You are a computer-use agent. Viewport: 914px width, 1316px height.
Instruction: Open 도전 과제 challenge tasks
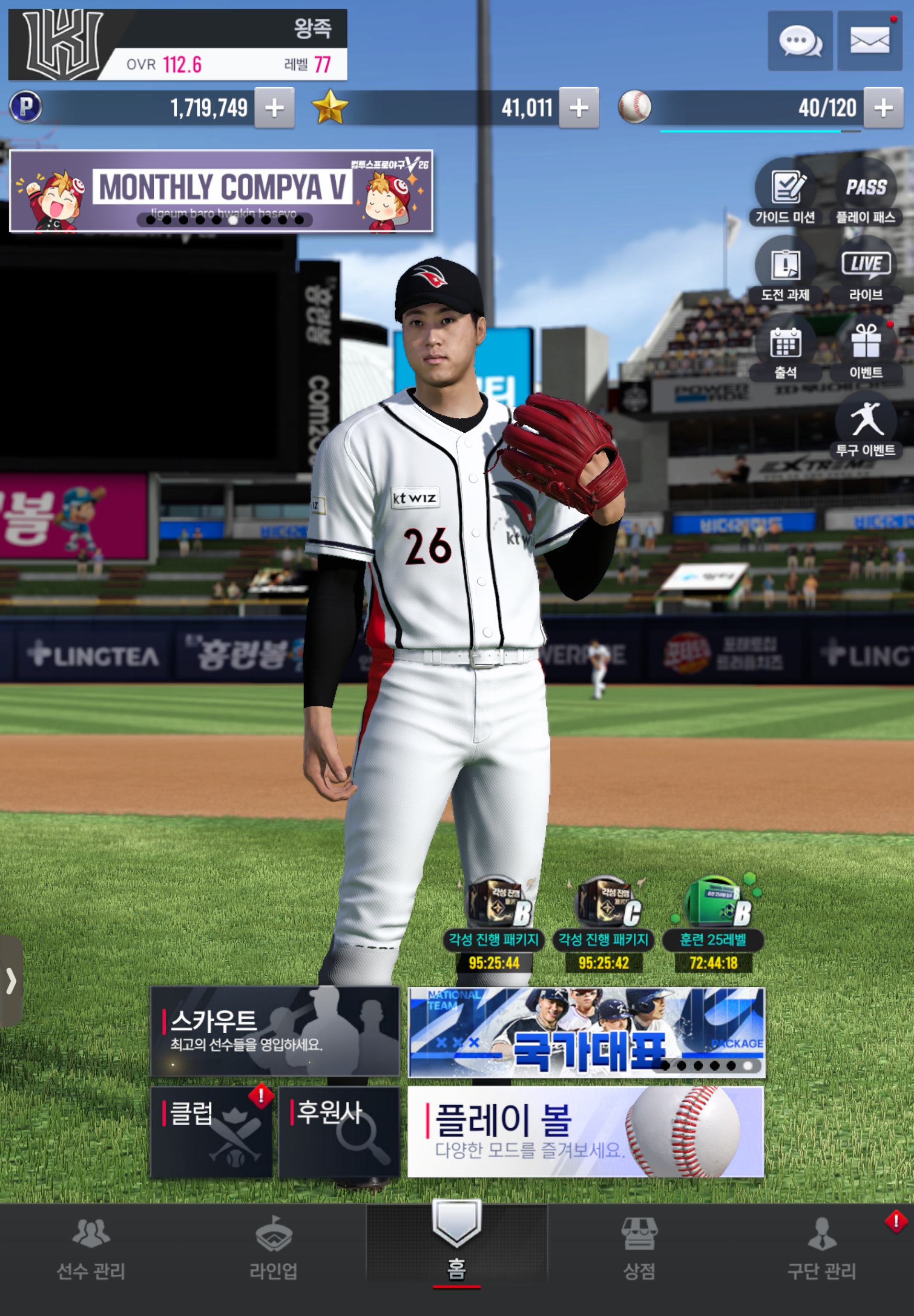tap(785, 271)
